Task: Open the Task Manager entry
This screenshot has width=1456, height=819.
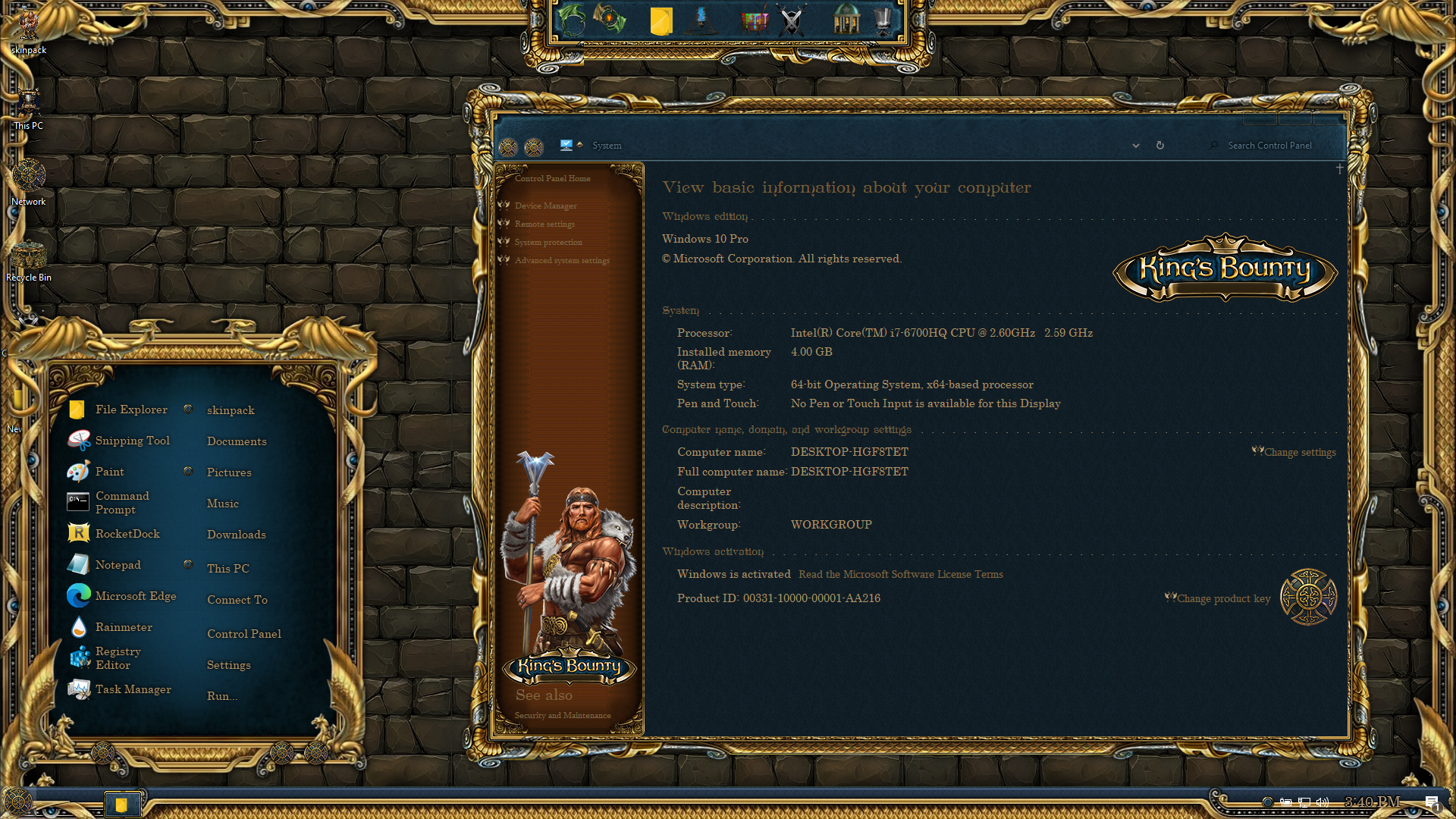Action: [x=133, y=689]
